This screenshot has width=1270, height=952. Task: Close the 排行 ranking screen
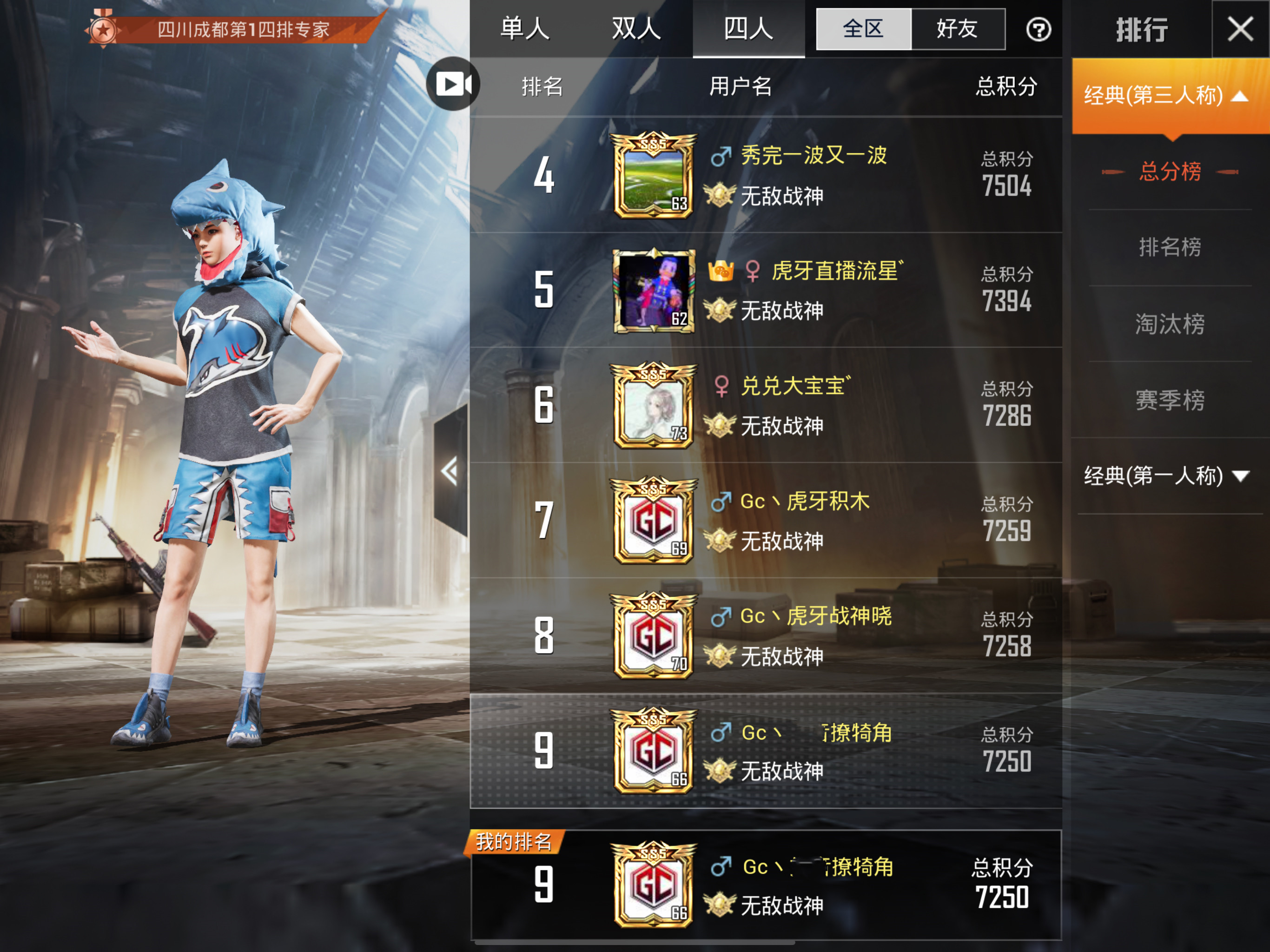coord(1240,29)
